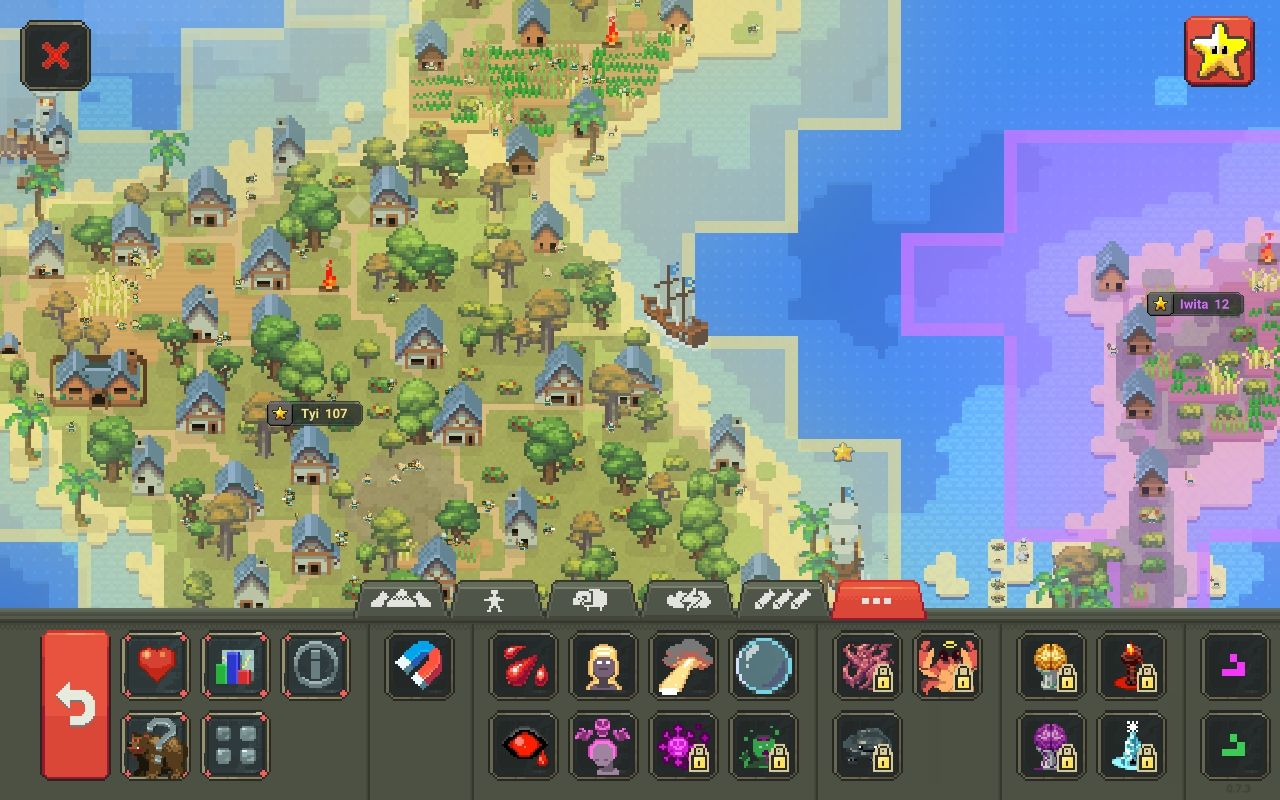The width and height of the screenshot is (1280, 800).
Task: Select the red evil eye power
Action: coord(523,746)
